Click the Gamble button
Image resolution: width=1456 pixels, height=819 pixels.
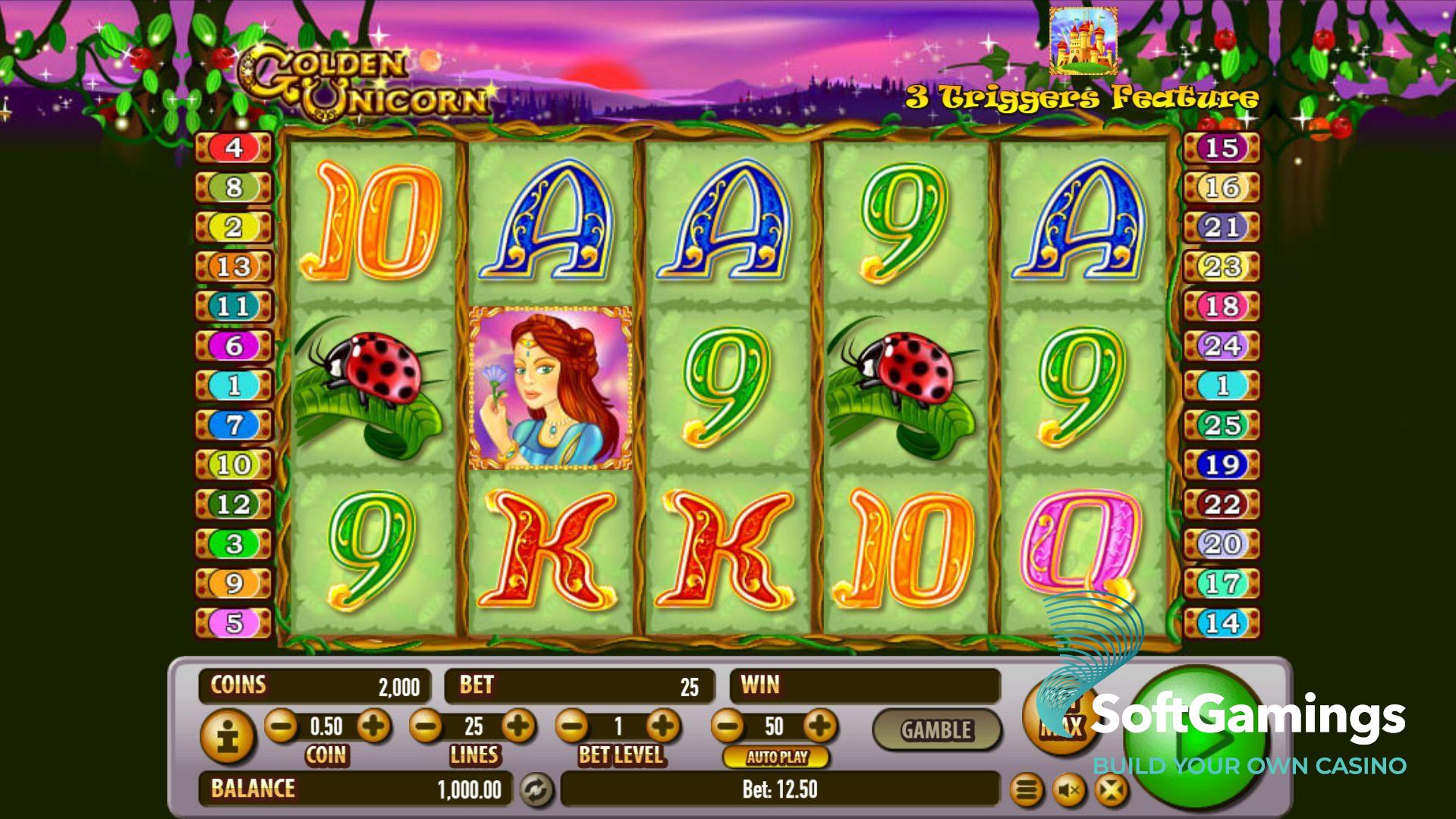coord(936,730)
